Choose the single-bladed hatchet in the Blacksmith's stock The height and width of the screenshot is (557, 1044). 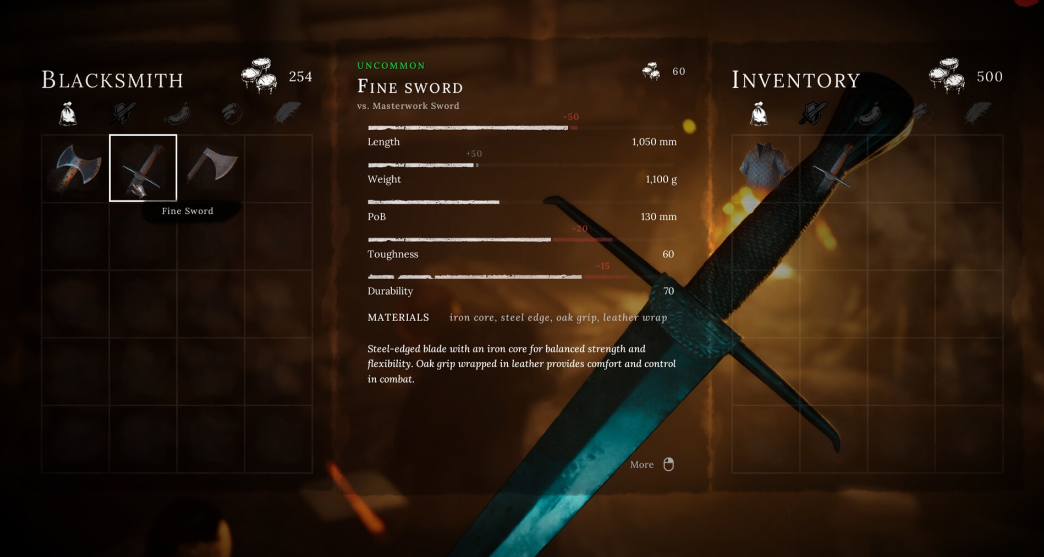(x=210, y=167)
